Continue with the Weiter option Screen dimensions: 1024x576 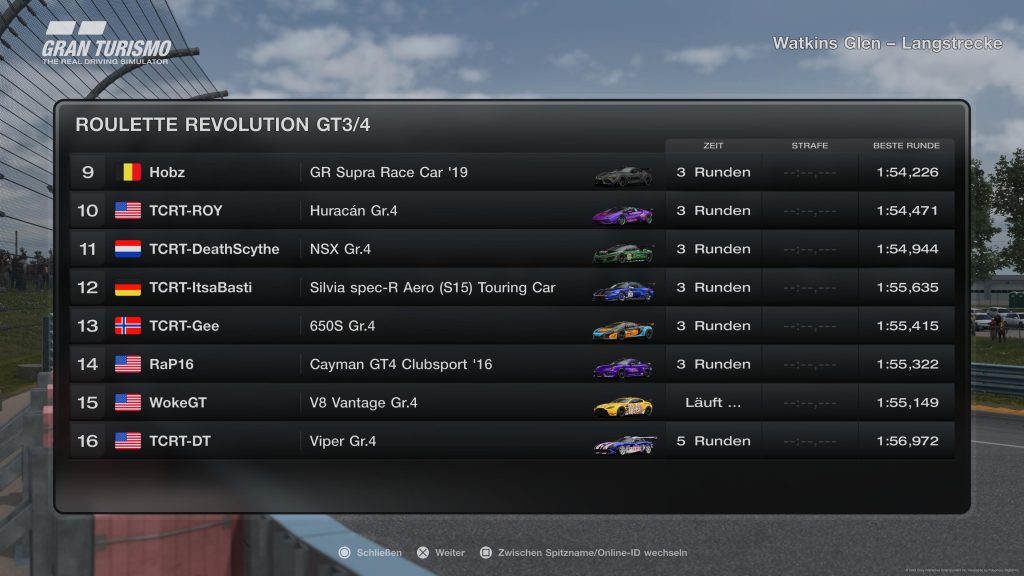tap(441, 552)
